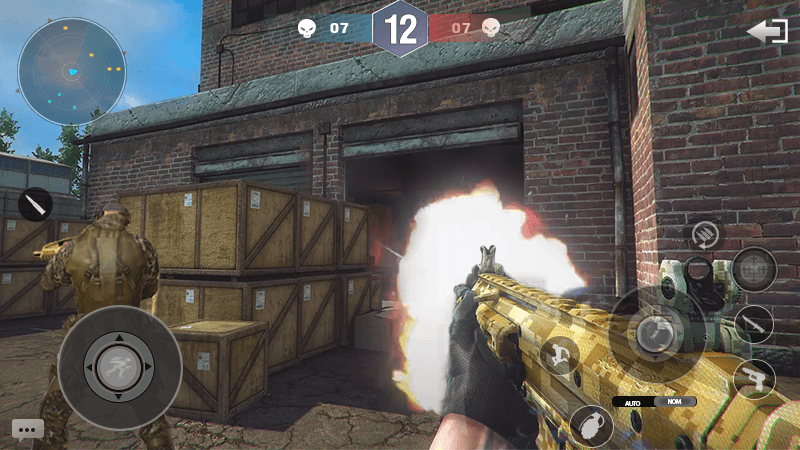Tap the back arrow exit button

tap(767, 32)
